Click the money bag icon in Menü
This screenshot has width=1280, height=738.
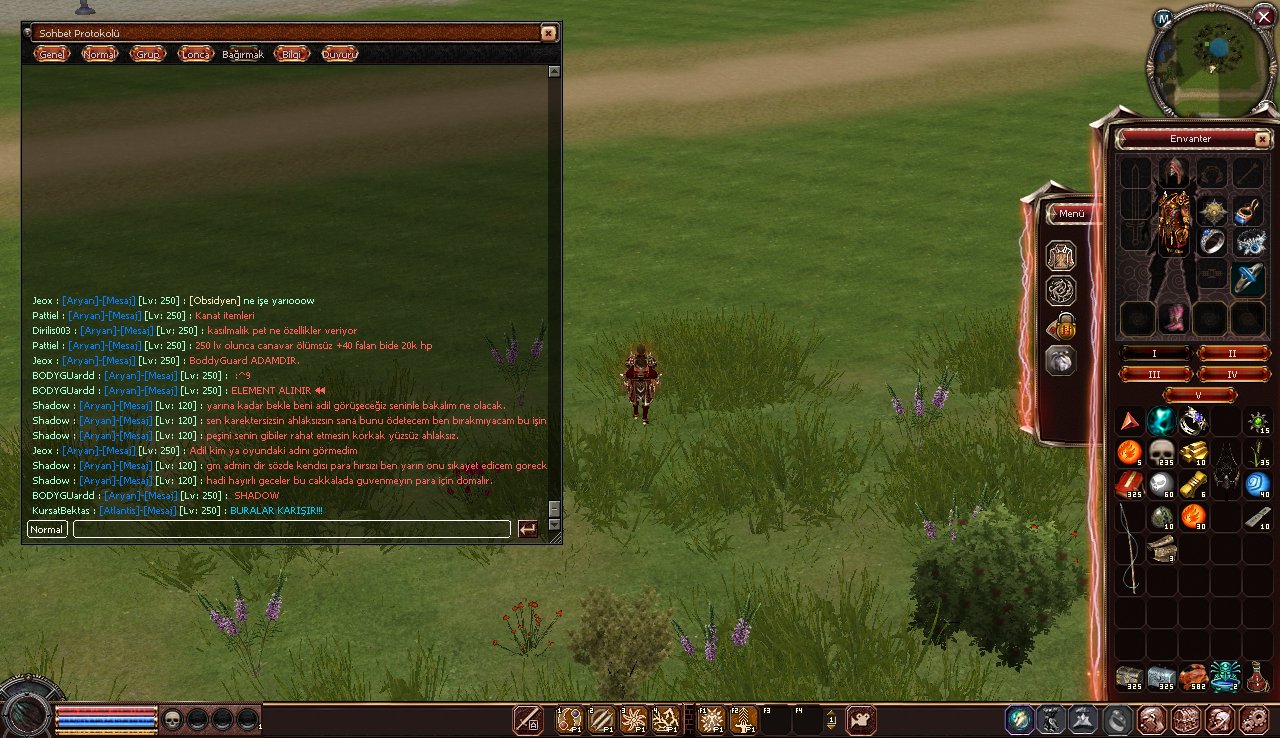1061,326
